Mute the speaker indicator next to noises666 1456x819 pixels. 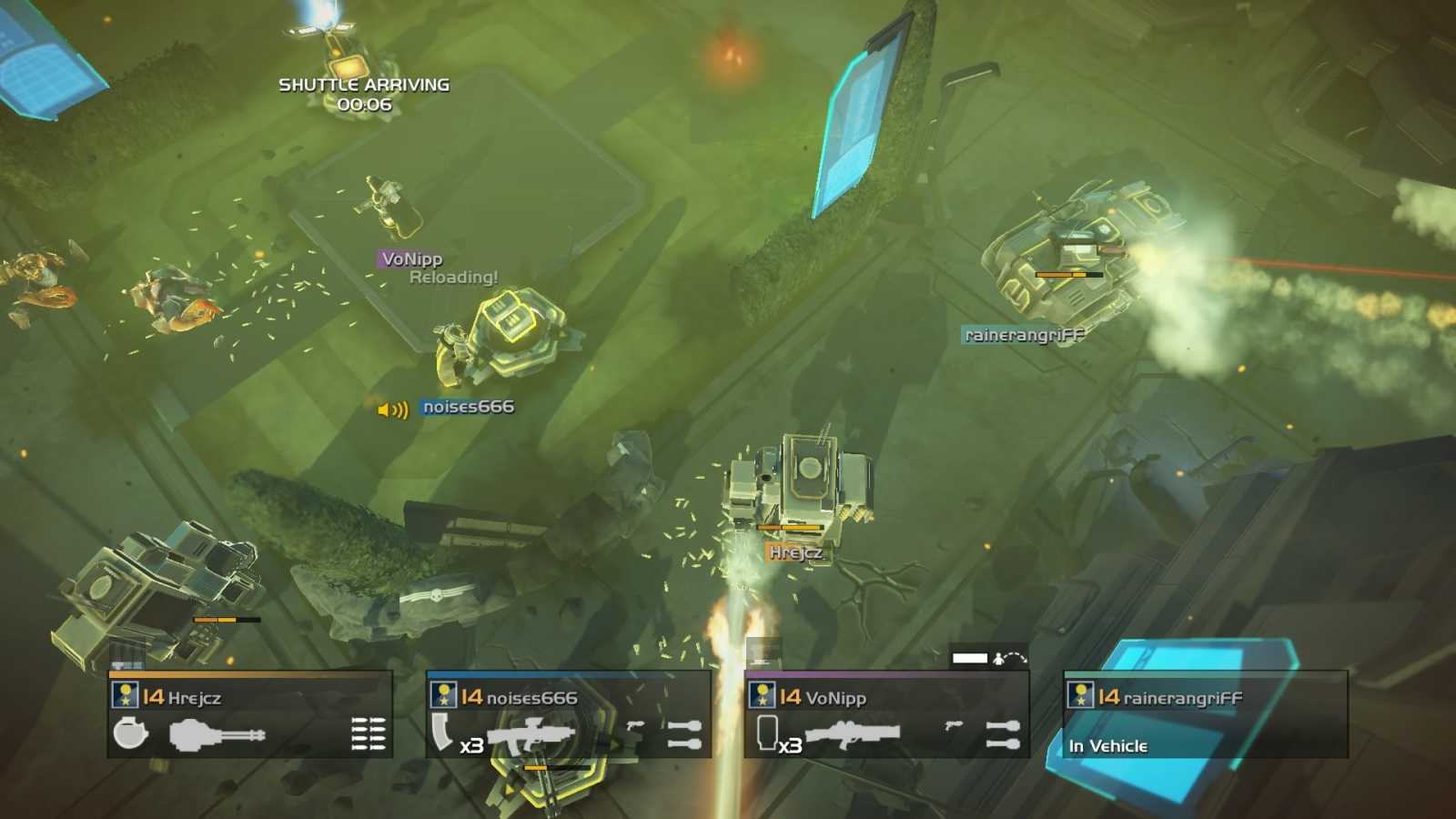[391, 409]
